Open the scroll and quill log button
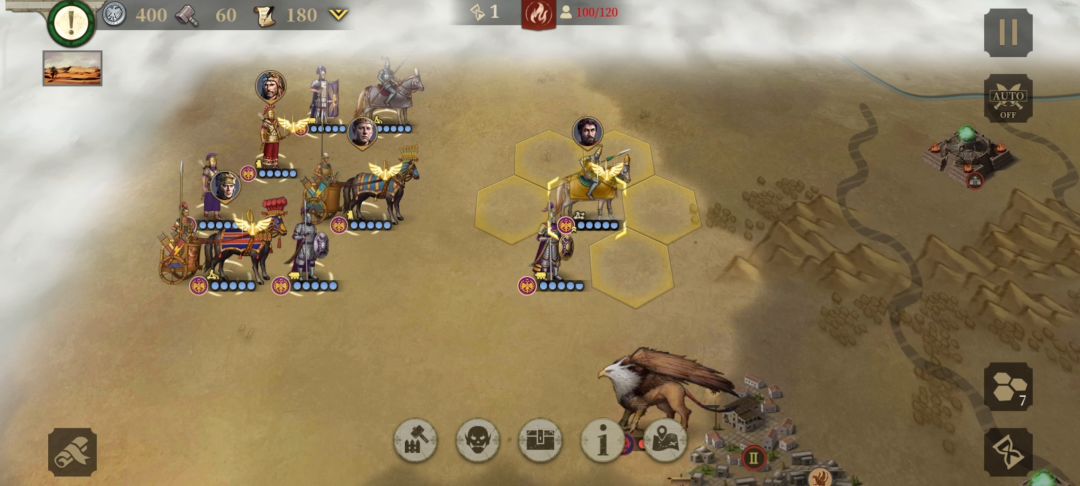The width and height of the screenshot is (1080, 486). 72,452
